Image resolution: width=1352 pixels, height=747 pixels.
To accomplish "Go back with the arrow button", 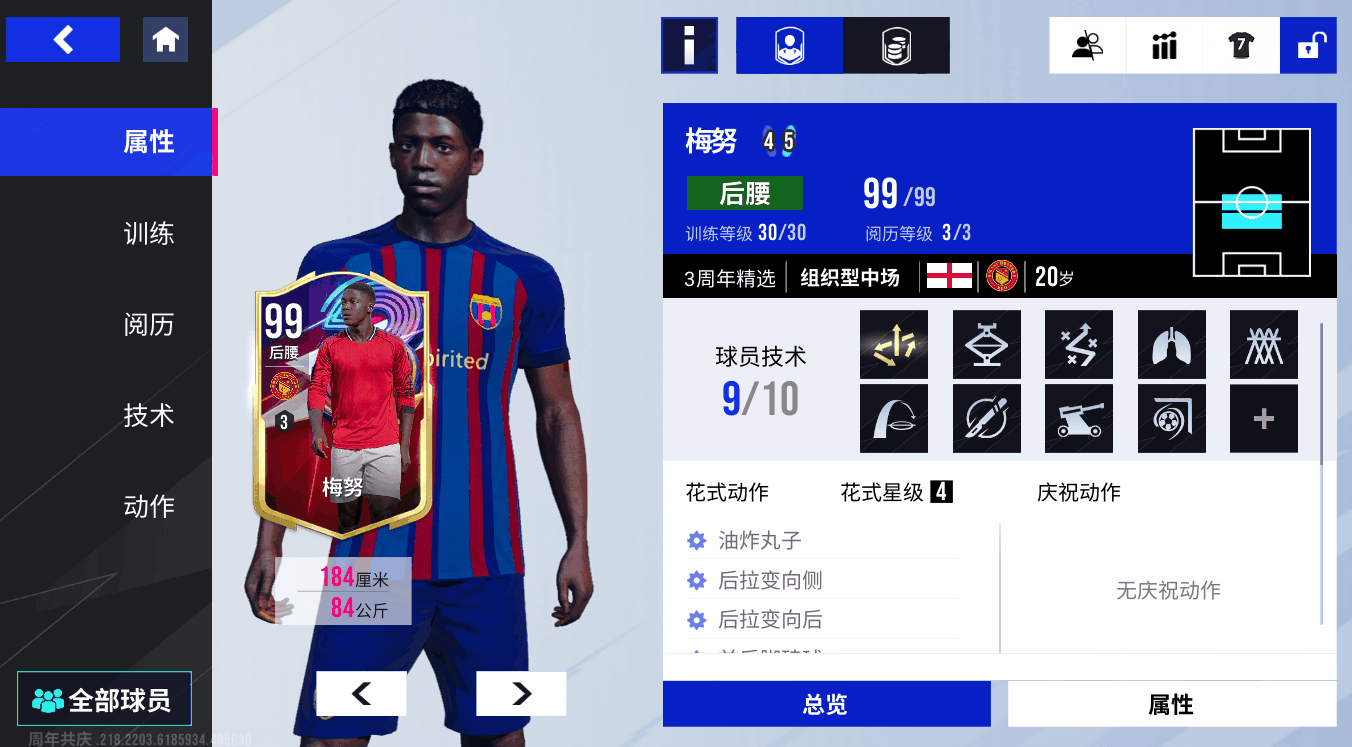I will 63,40.
